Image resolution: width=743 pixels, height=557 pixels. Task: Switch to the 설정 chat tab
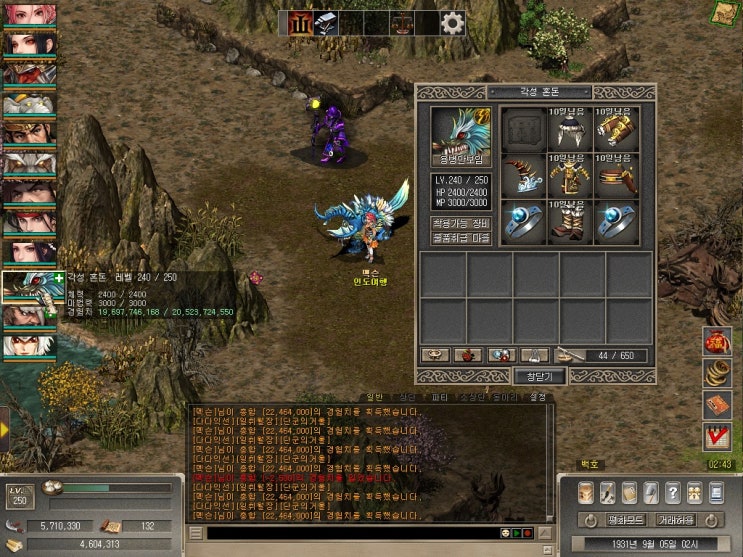[x=537, y=397]
